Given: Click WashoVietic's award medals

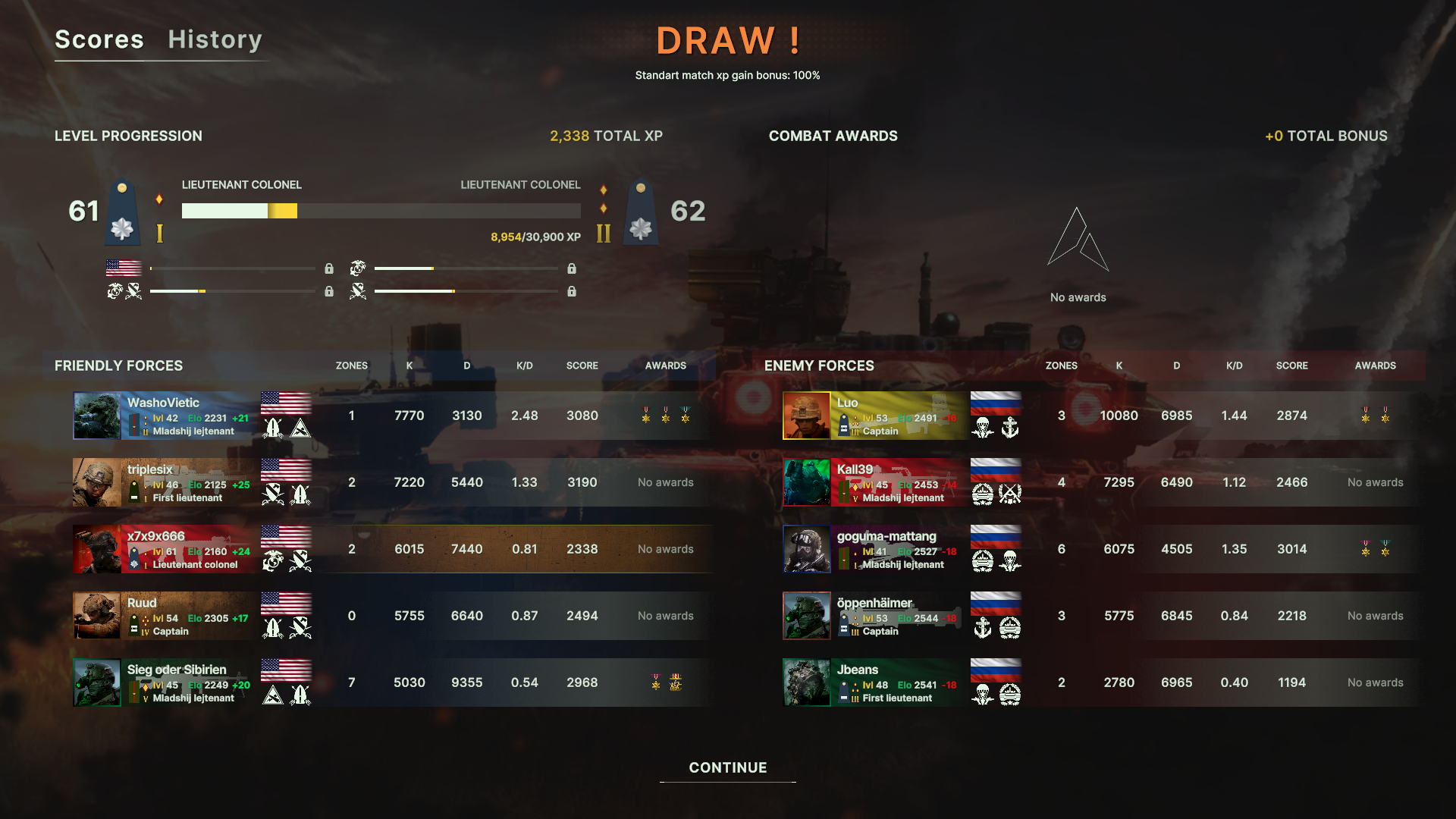Looking at the screenshot, I should pos(666,415).
